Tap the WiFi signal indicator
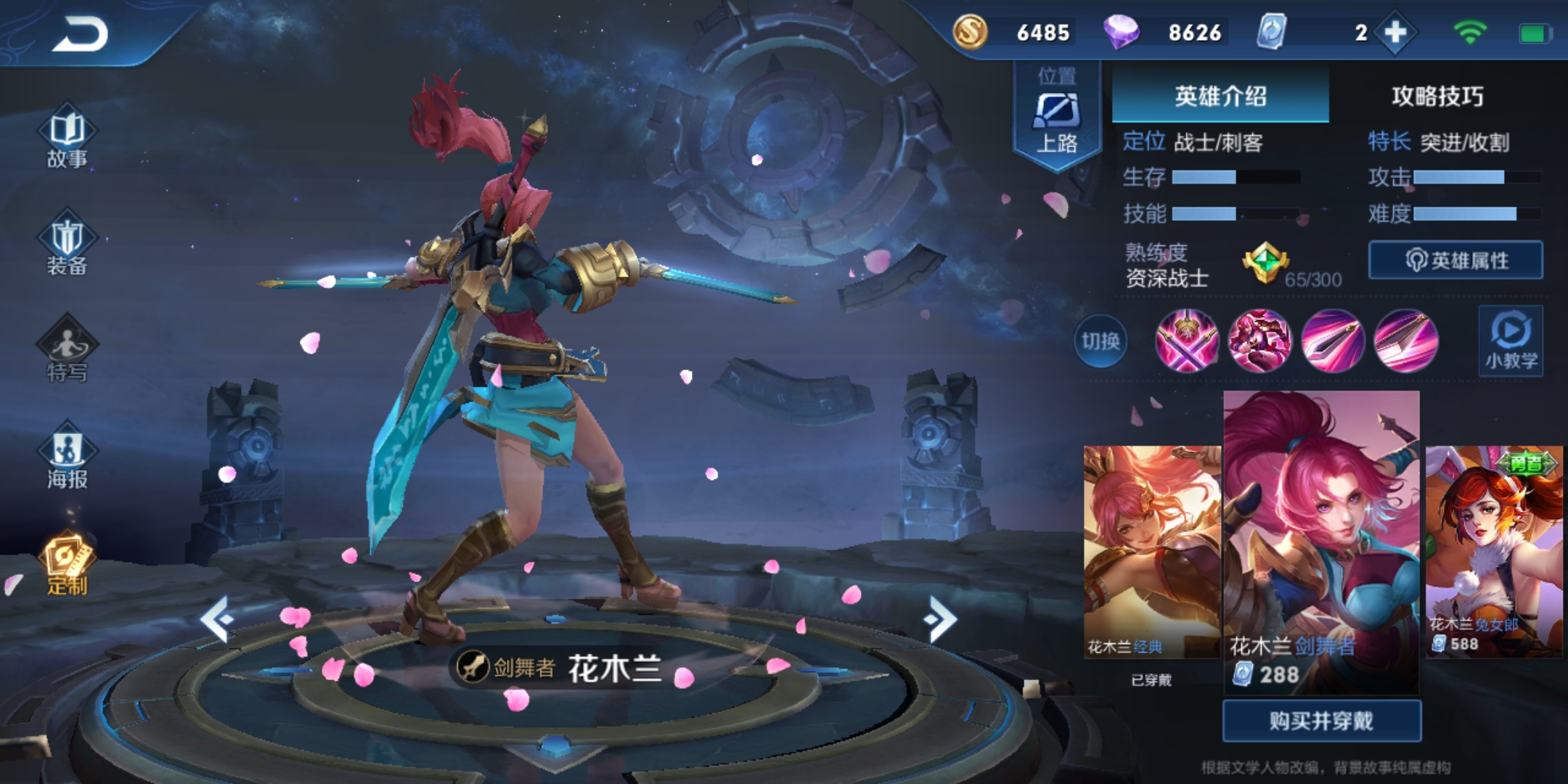 [1469, 32]
